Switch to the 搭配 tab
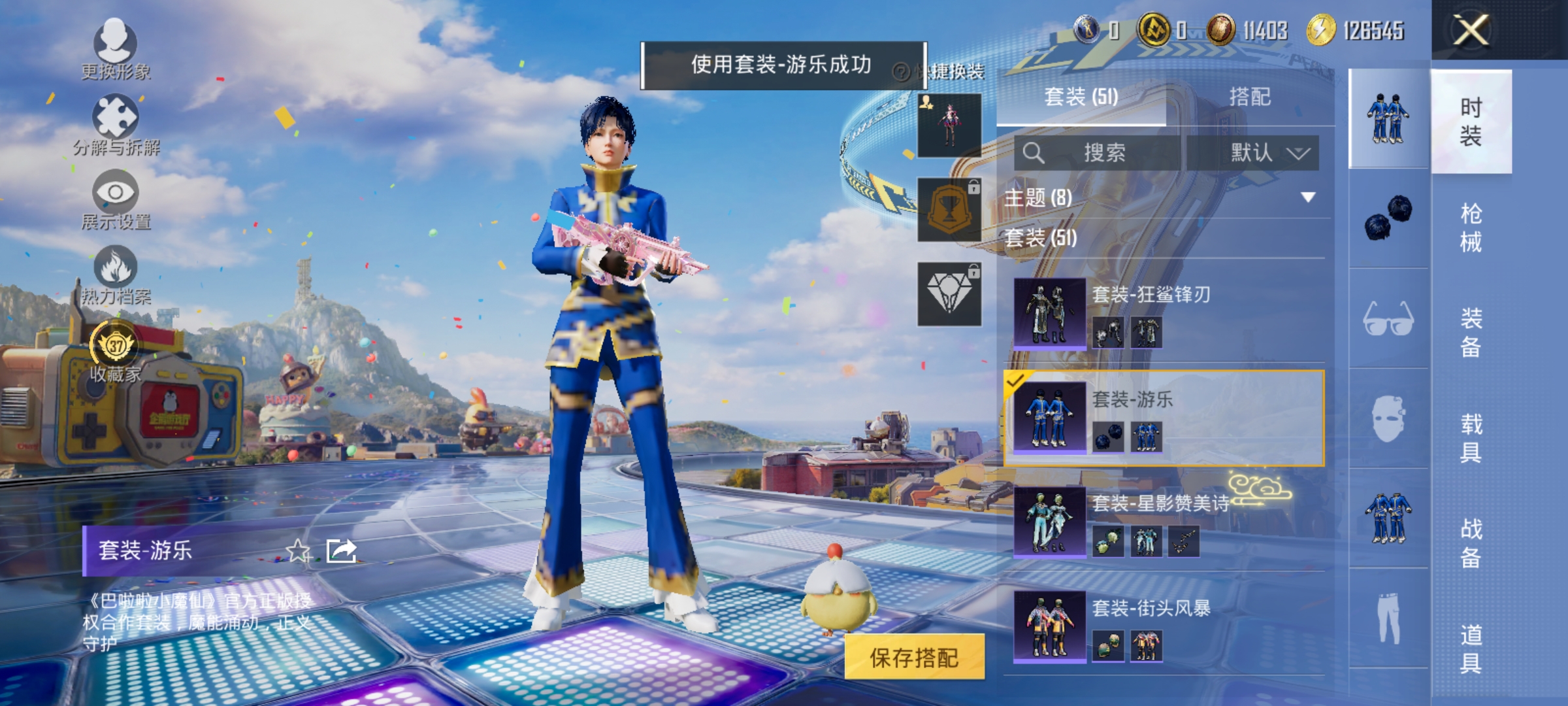 pos(1251,97)
